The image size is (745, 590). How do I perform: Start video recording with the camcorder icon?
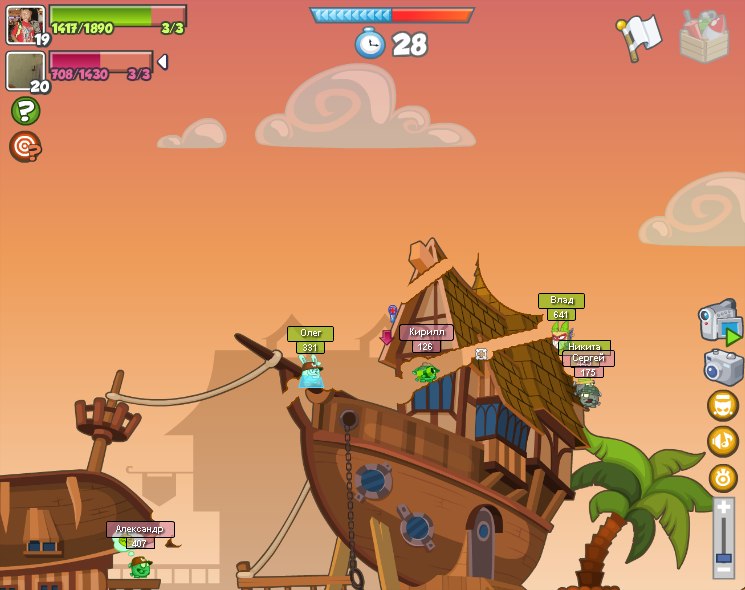(720, 322)
